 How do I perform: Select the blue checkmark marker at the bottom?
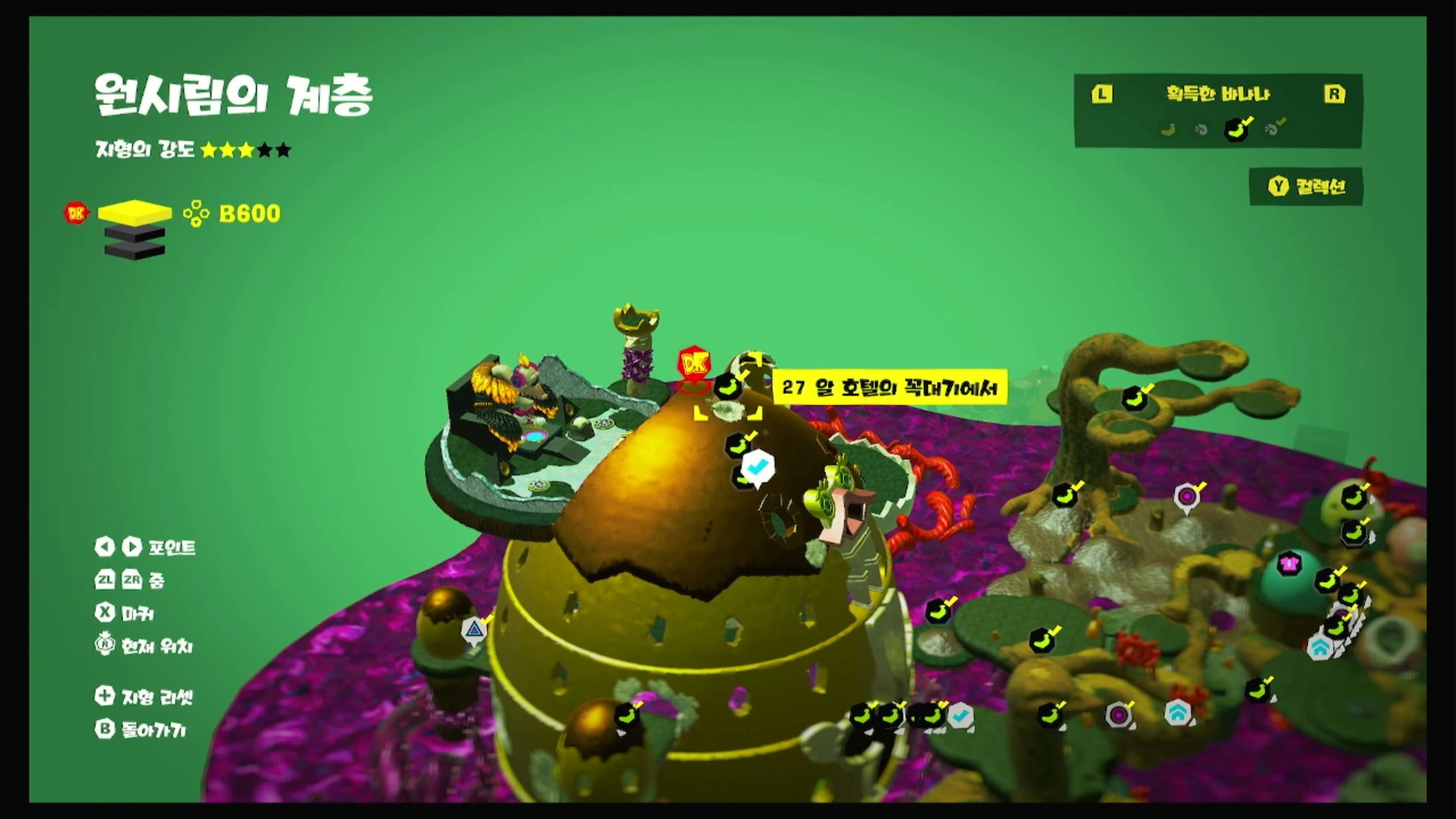961,716
